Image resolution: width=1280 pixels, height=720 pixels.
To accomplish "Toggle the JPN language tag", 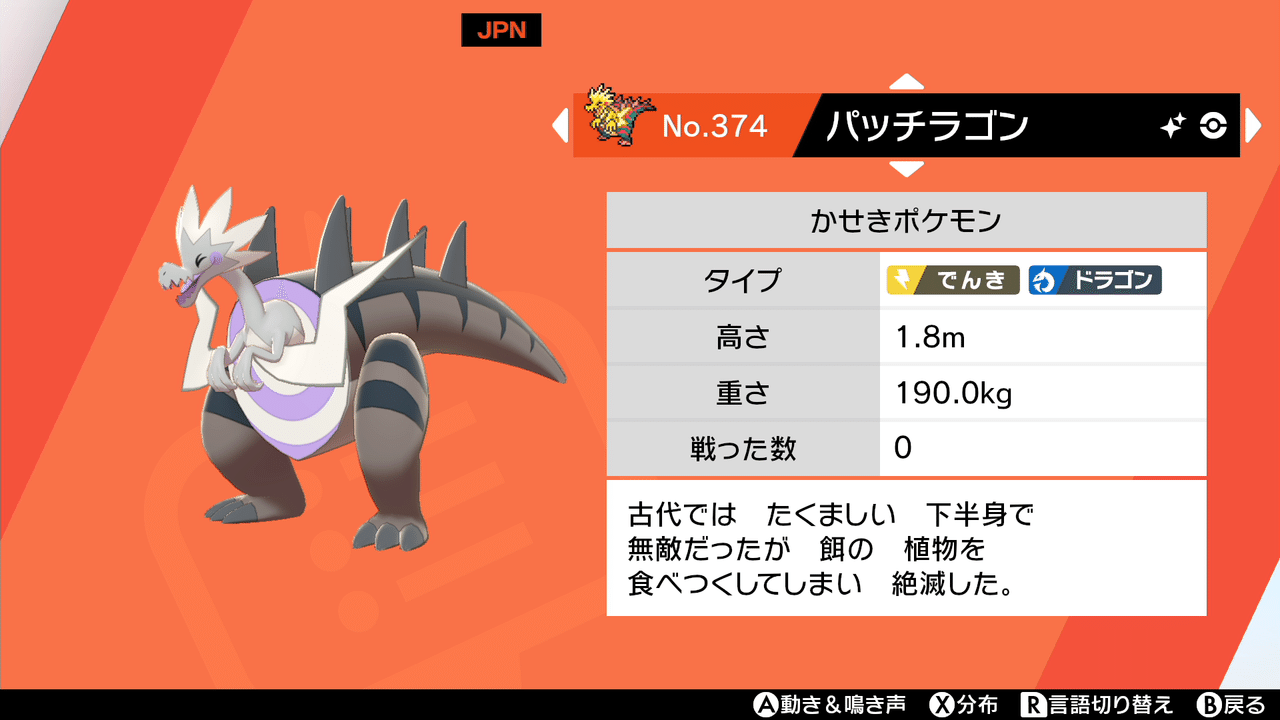I will (x=501, y=30).
